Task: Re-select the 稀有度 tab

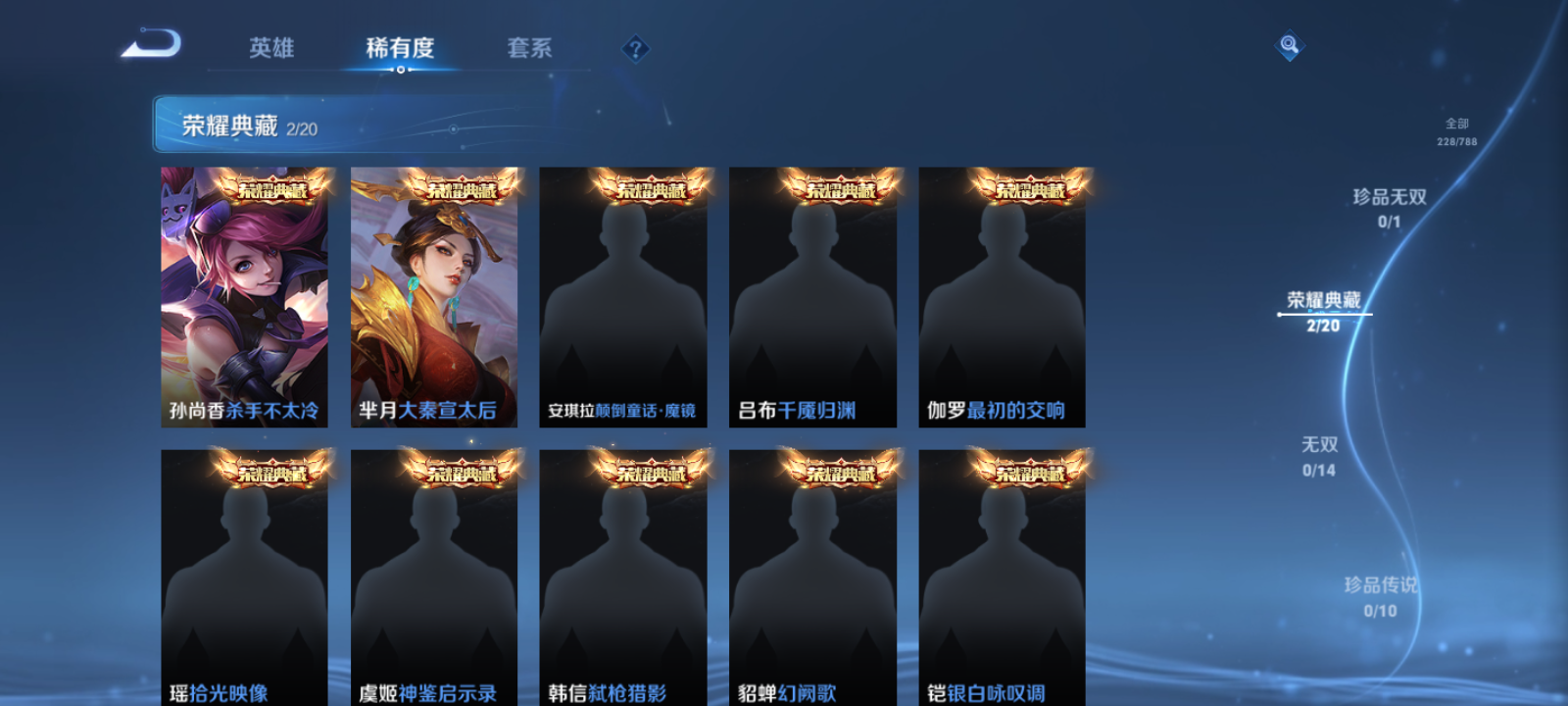Action: [x=398, y=48]
